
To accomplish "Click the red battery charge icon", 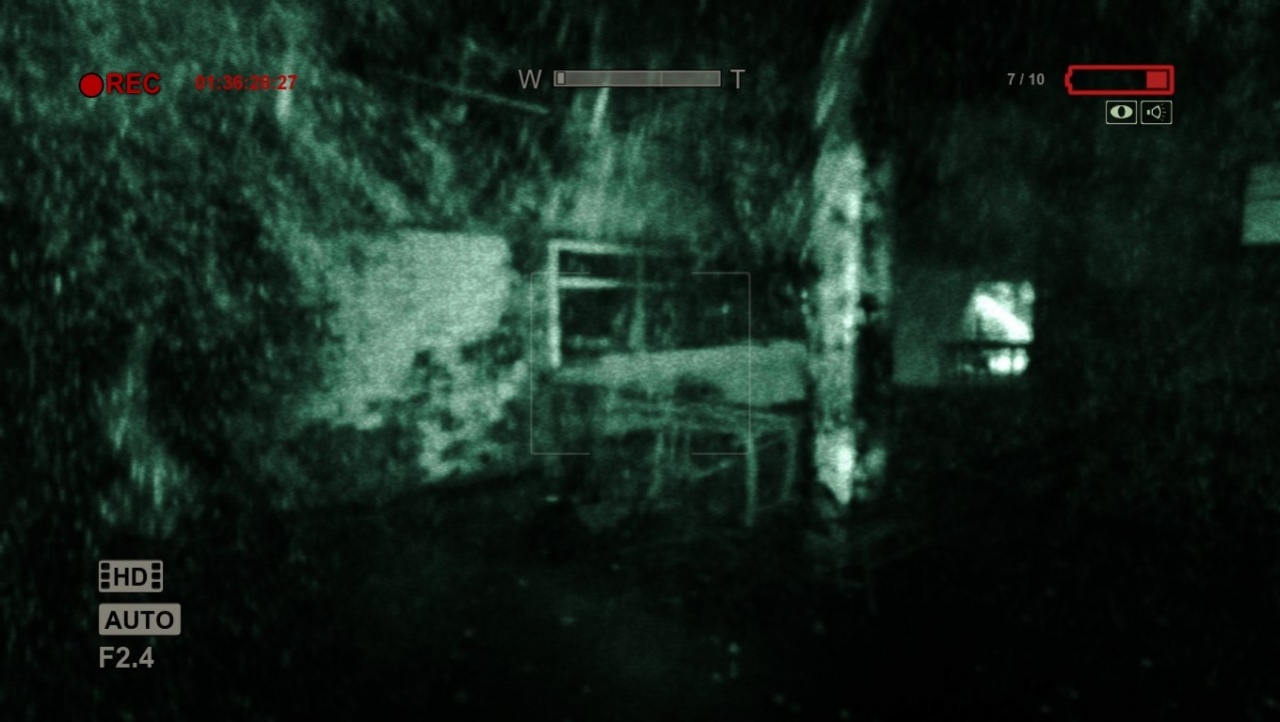I will 1118,80.
